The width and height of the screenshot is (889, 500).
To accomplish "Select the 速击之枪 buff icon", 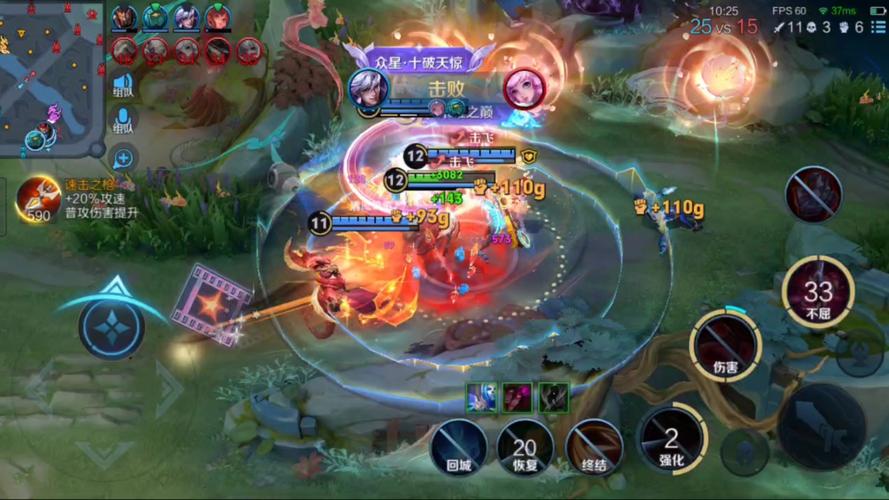I will [x=39, y=197].
